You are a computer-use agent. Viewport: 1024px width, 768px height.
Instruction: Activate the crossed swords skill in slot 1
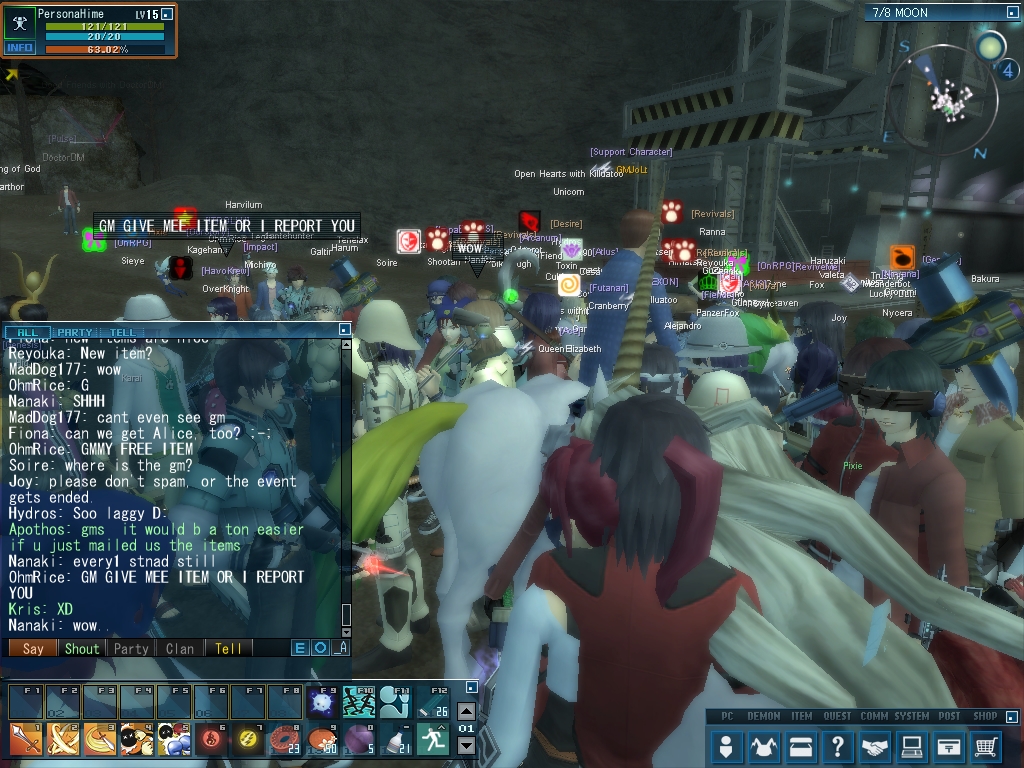click(26, 739)
